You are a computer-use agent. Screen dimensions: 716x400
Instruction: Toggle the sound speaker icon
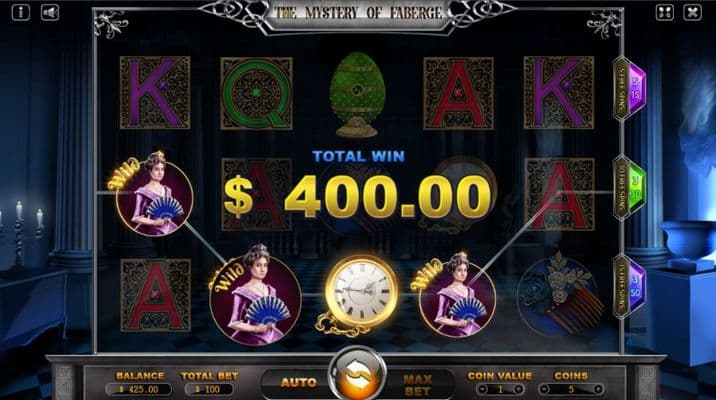click(49, 12)
